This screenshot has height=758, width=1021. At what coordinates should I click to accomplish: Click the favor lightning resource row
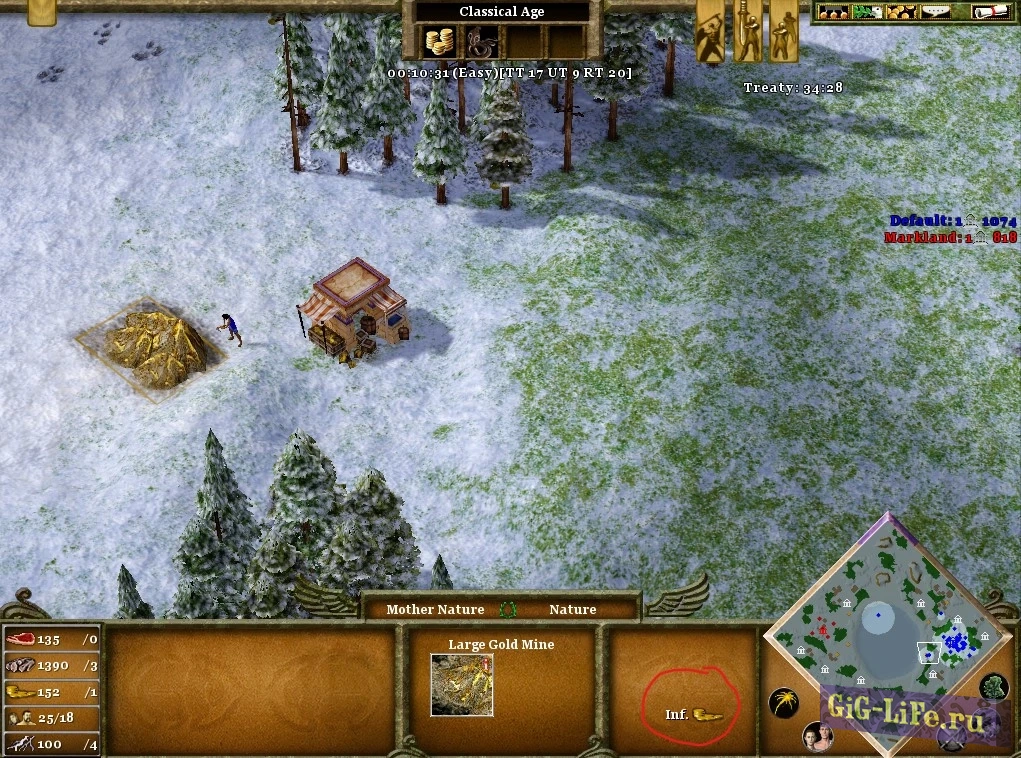52,744
